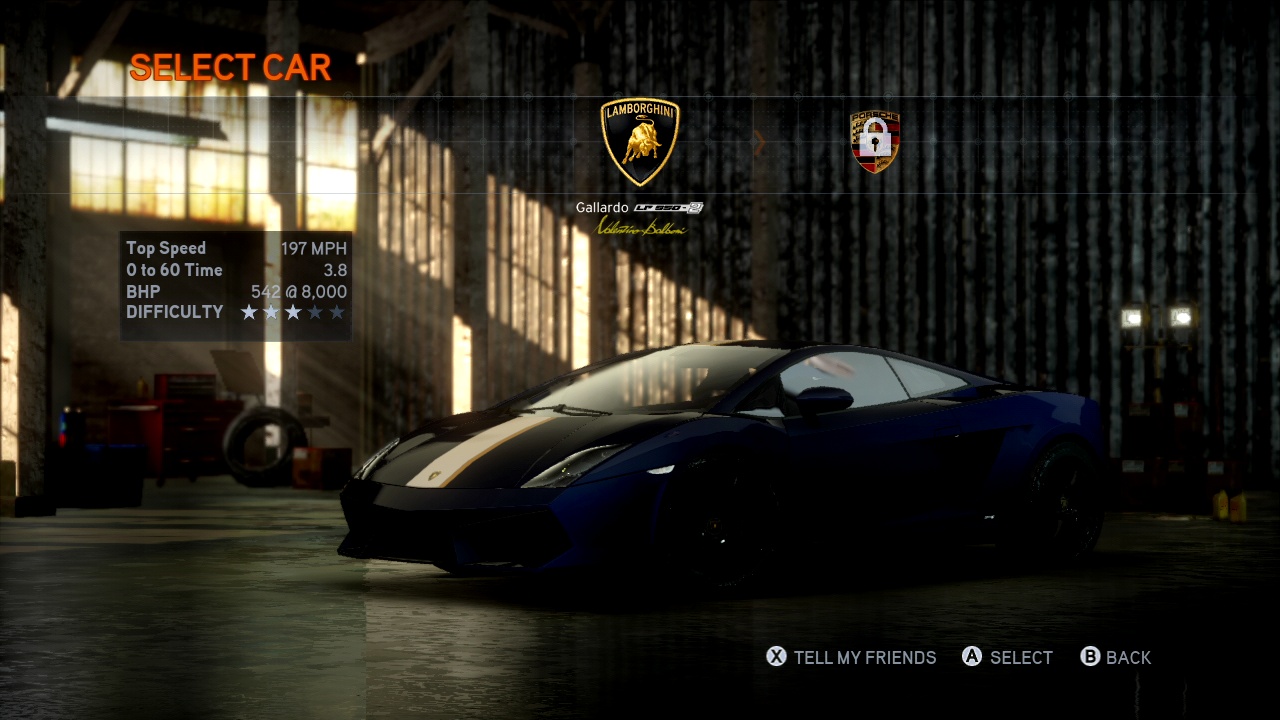Go Back from car selection
1280x720 pixels.
(1116, 657)
